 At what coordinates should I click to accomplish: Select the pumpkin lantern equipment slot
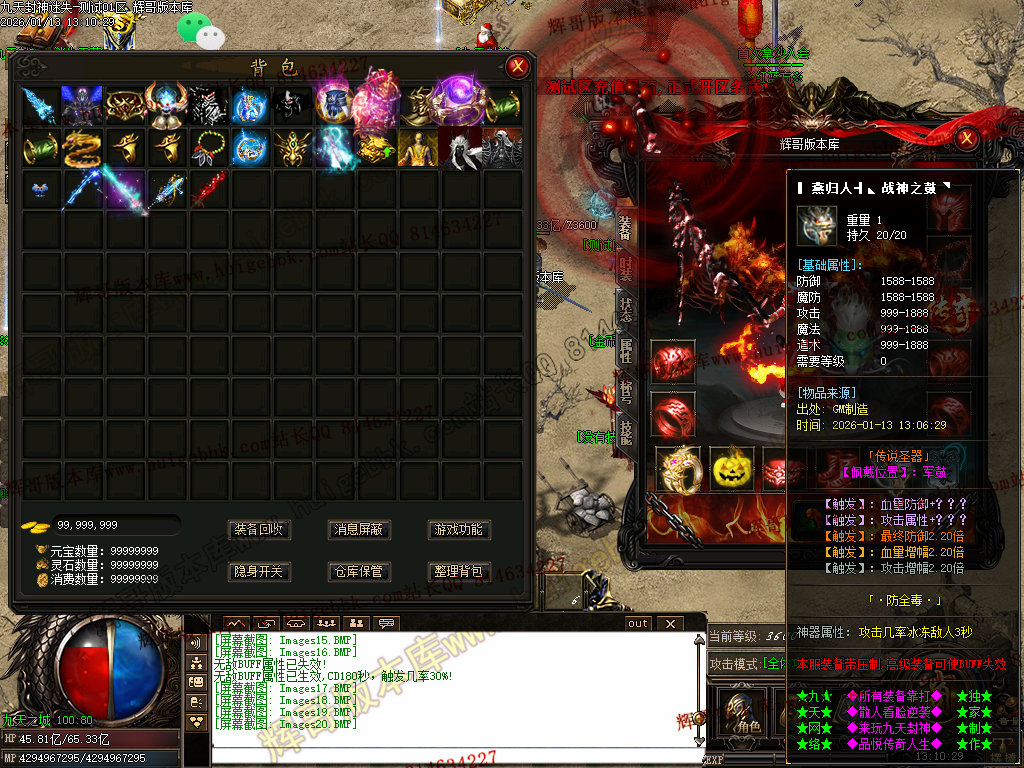(731, 468)
